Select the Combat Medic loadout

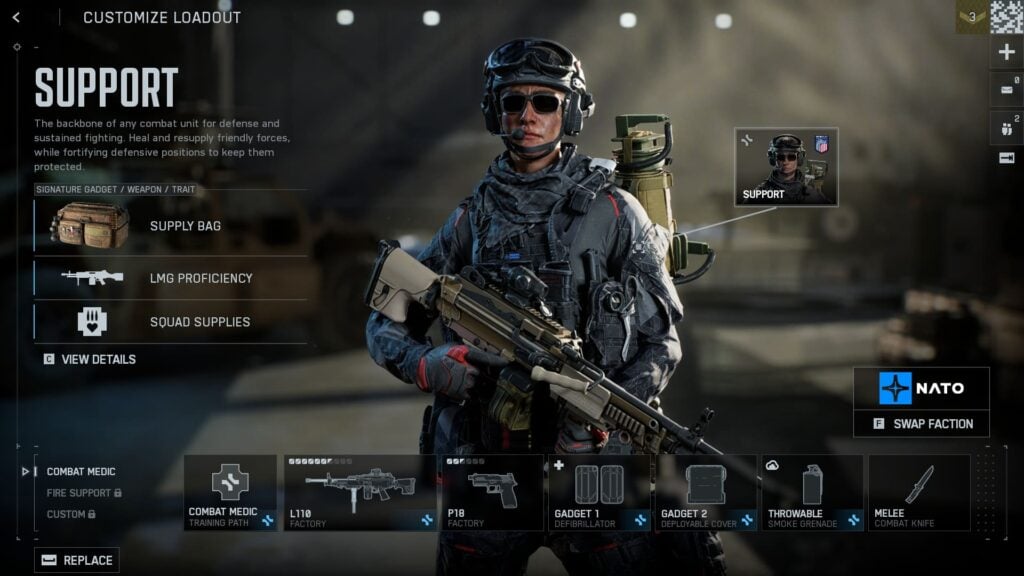81,471
